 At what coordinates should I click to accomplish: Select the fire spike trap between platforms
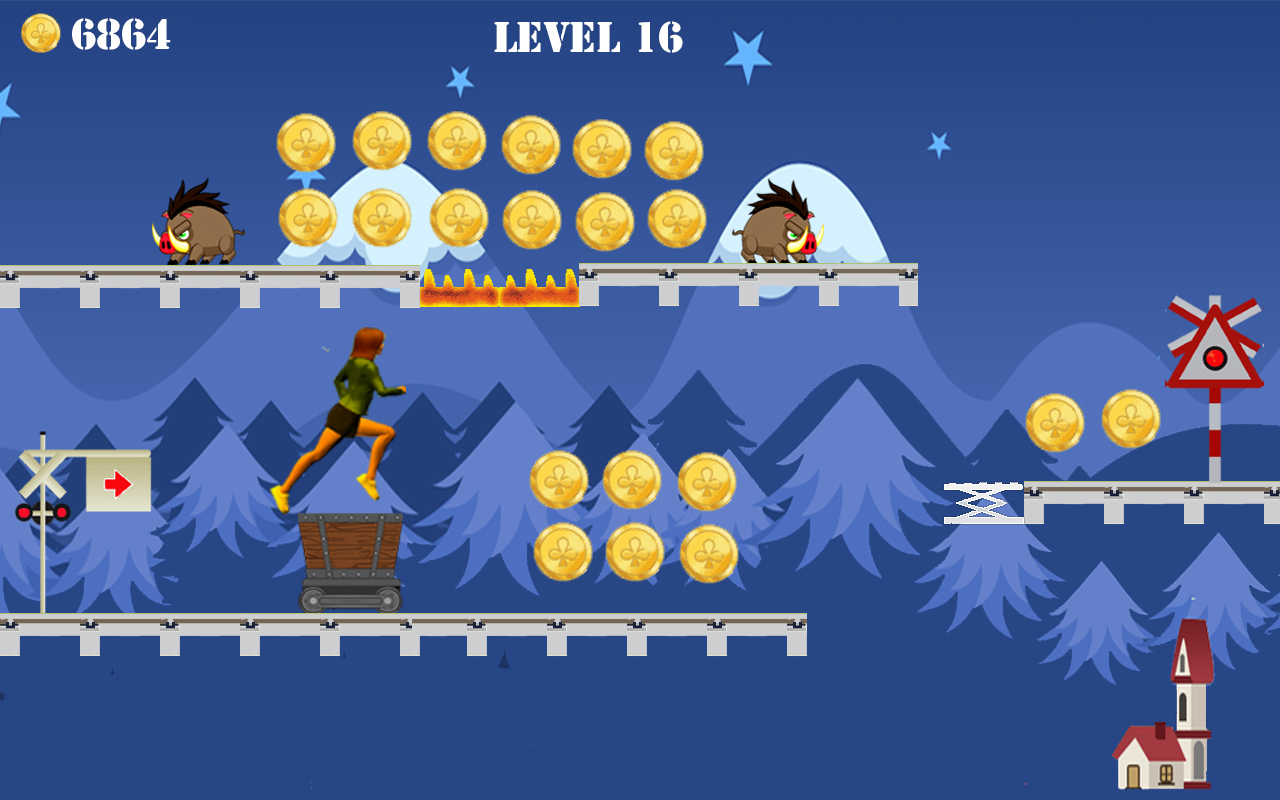[497, 285]
